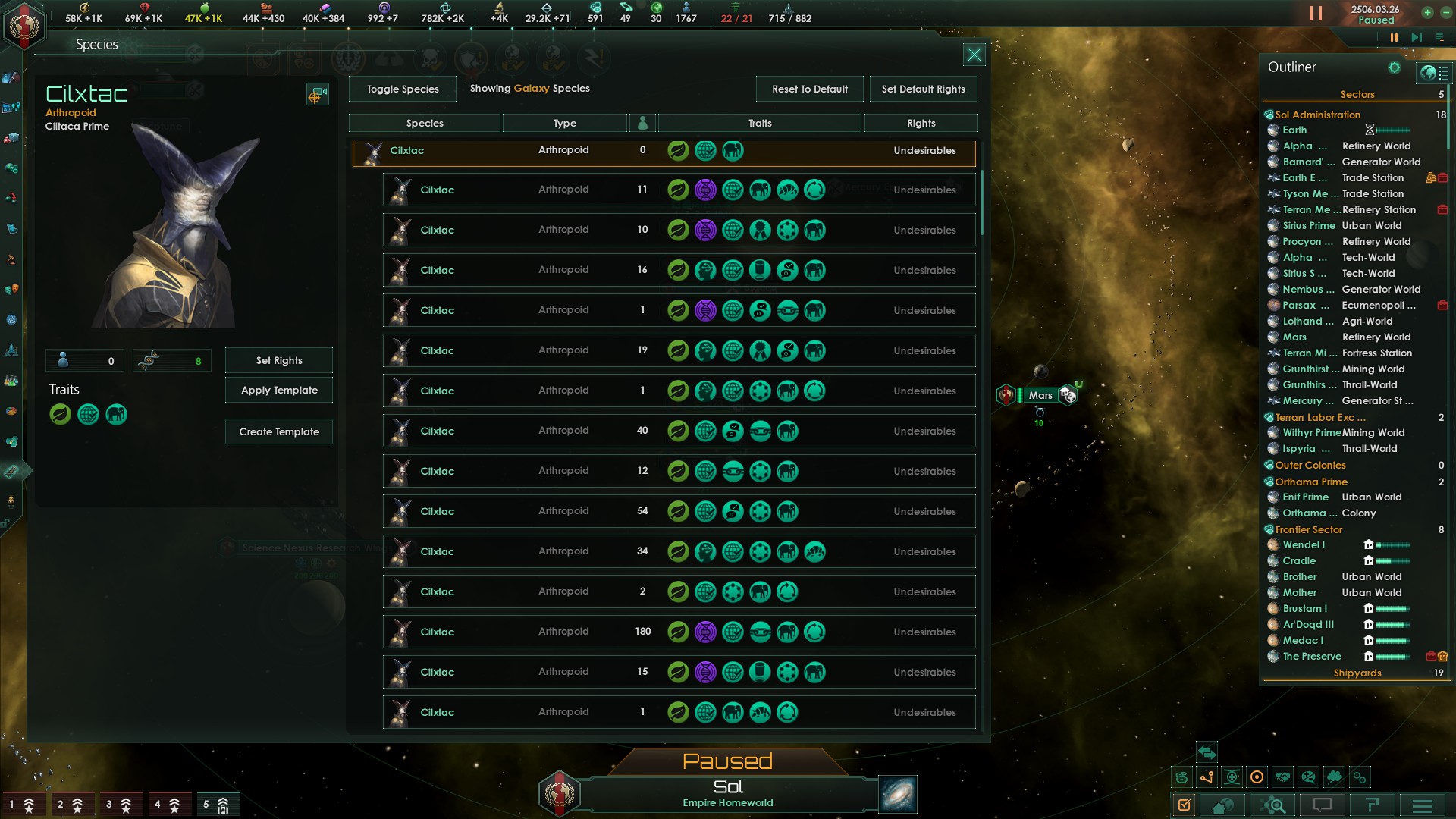Toggle the orange empire checklist icon bottom right

tap(1184, 805)
